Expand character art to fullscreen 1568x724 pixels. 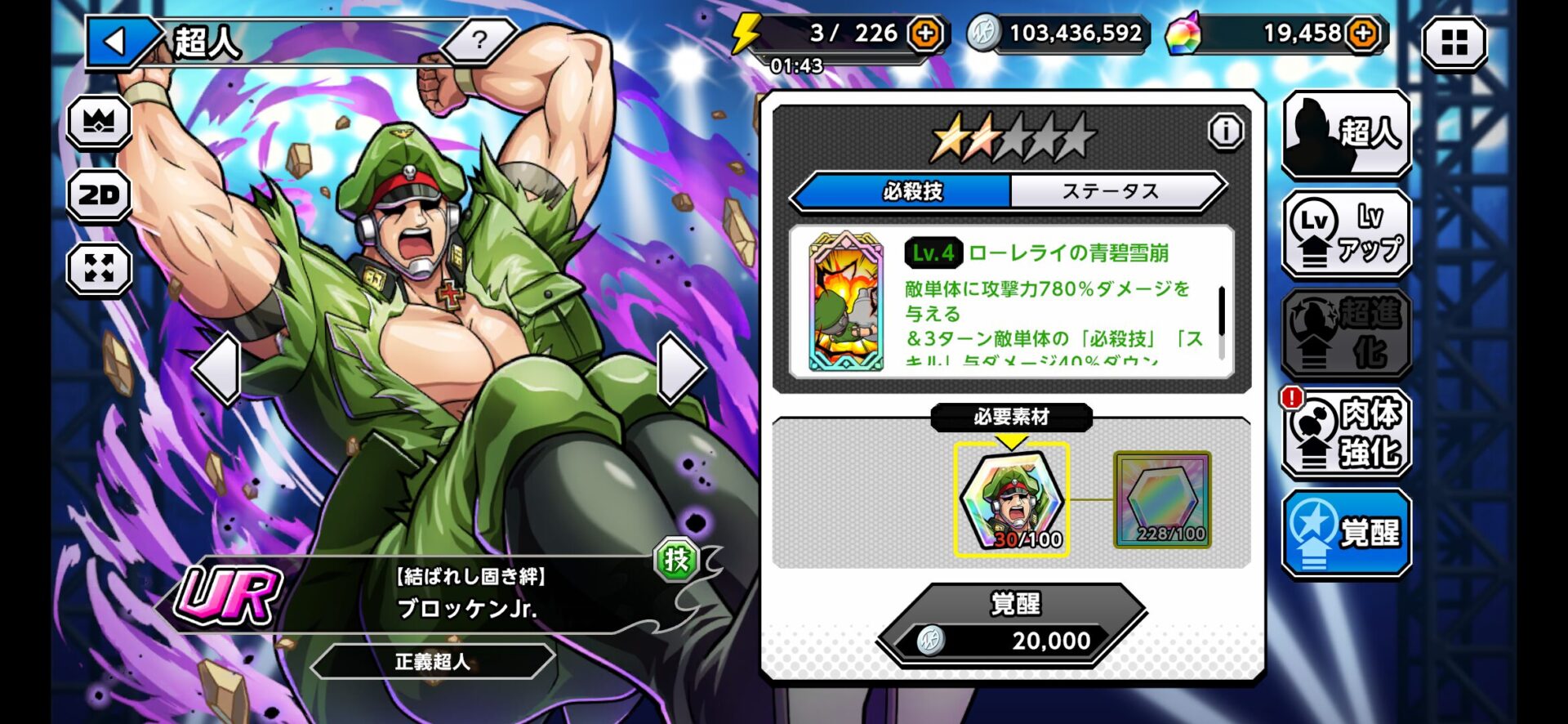pos(99,268)
